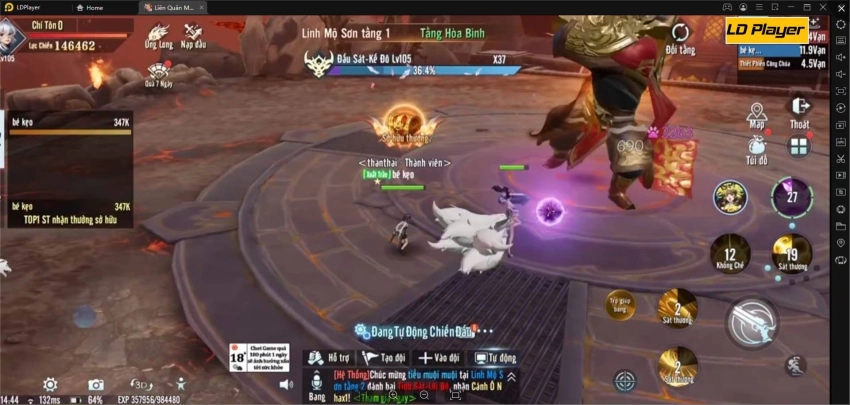Open the Nạp đầu top-up icon

(192, 35)
